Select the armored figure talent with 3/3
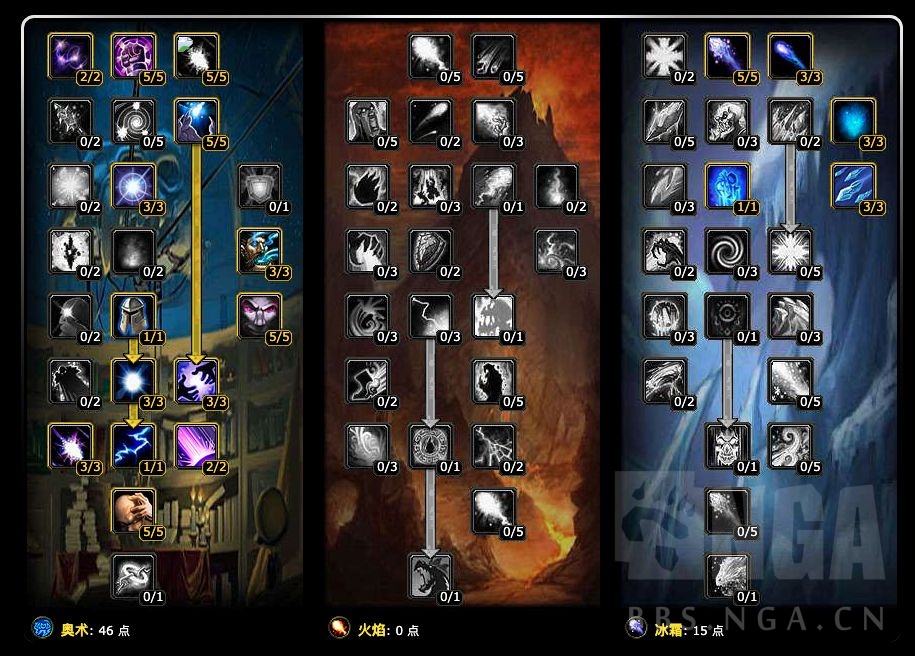Image resolution: width=915 pixels, height=656 pixels. point(258,250)
